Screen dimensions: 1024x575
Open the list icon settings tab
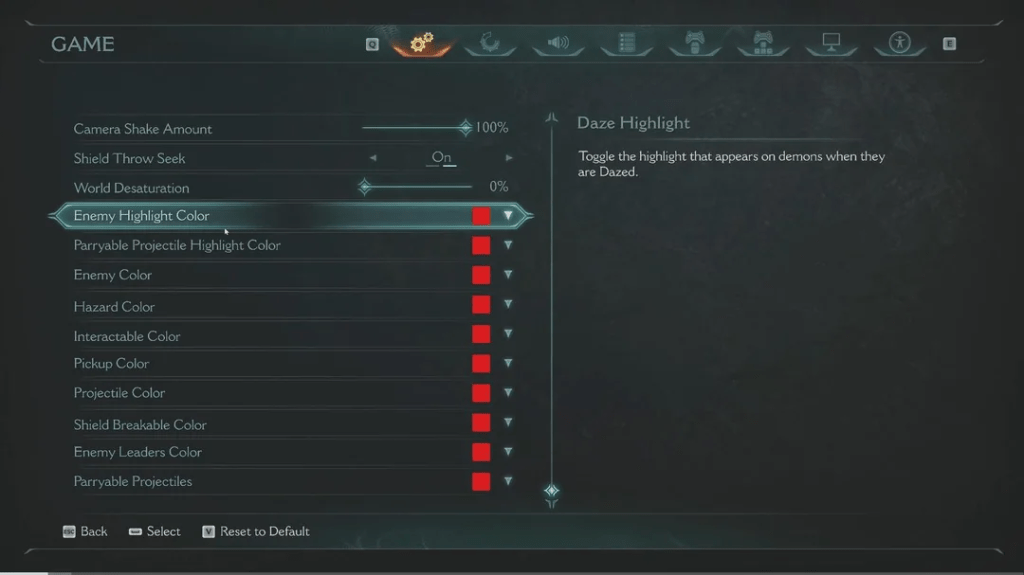click(627, 43)
